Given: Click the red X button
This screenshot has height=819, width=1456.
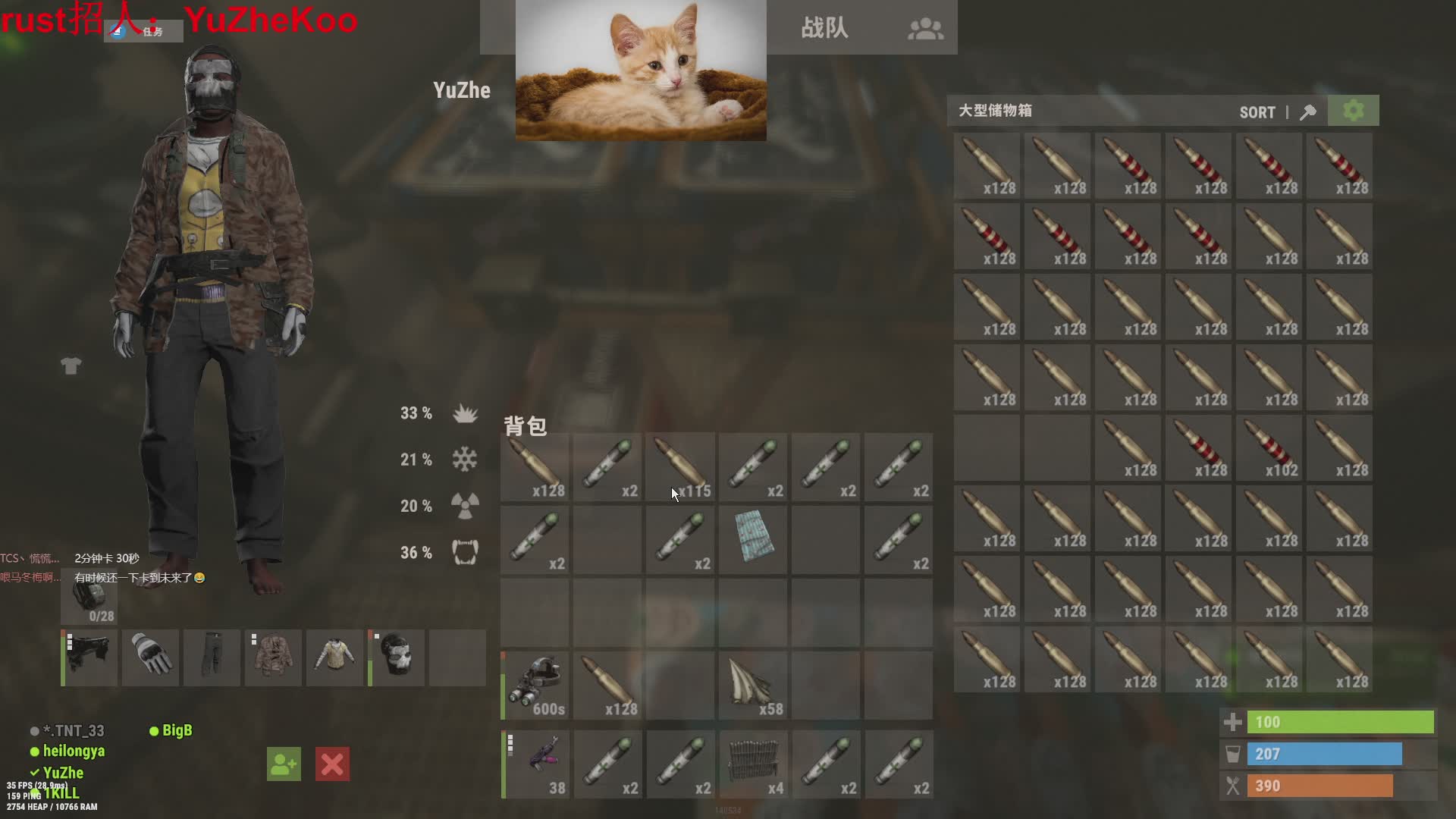Looking at the screenshot, I should 332,764.
